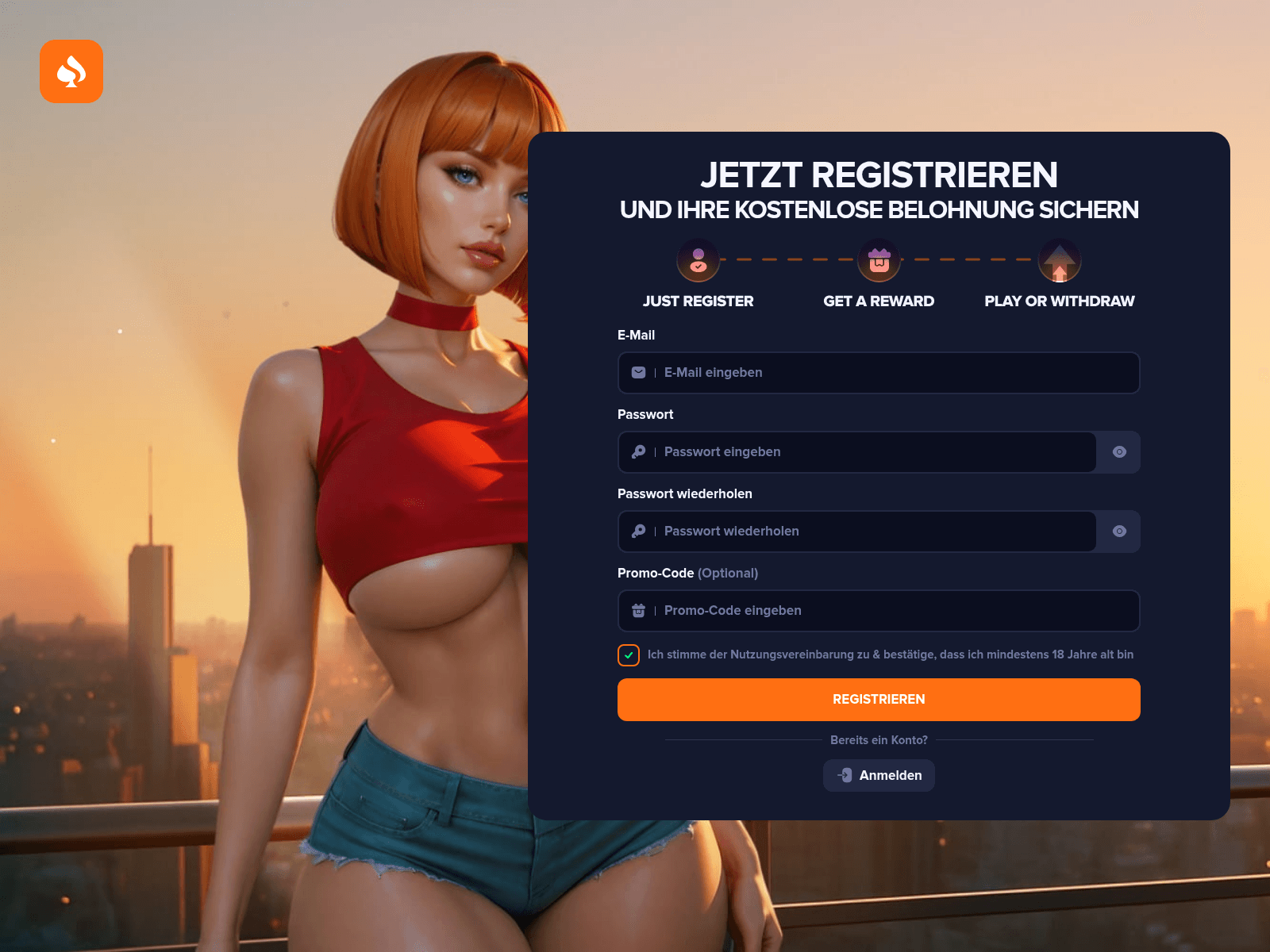Submit with the orange REGISTRIEREN button
The height and width of the screenshot is (952, 1270).
879,700
